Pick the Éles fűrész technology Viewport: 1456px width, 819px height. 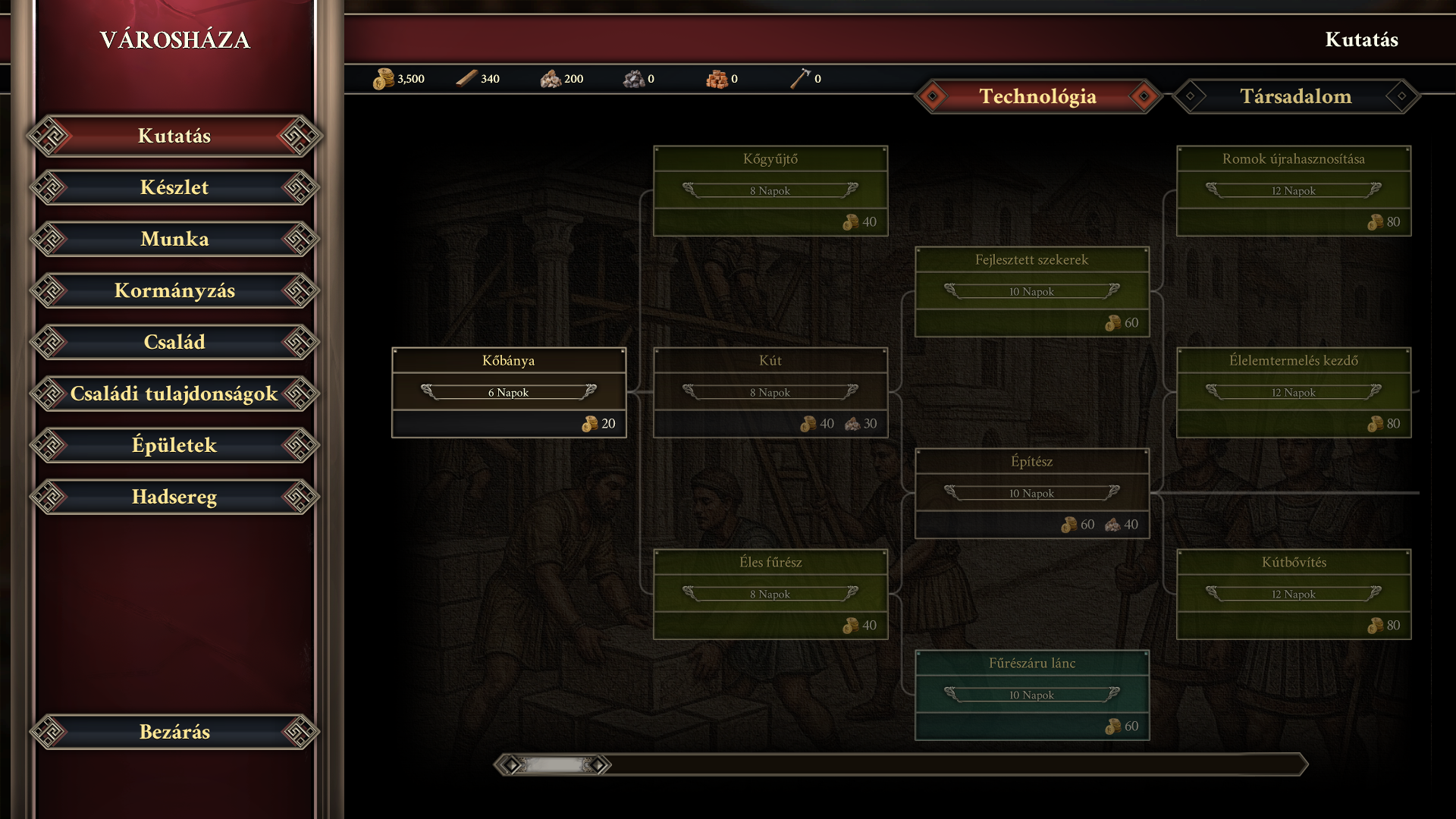pos(770,594)
